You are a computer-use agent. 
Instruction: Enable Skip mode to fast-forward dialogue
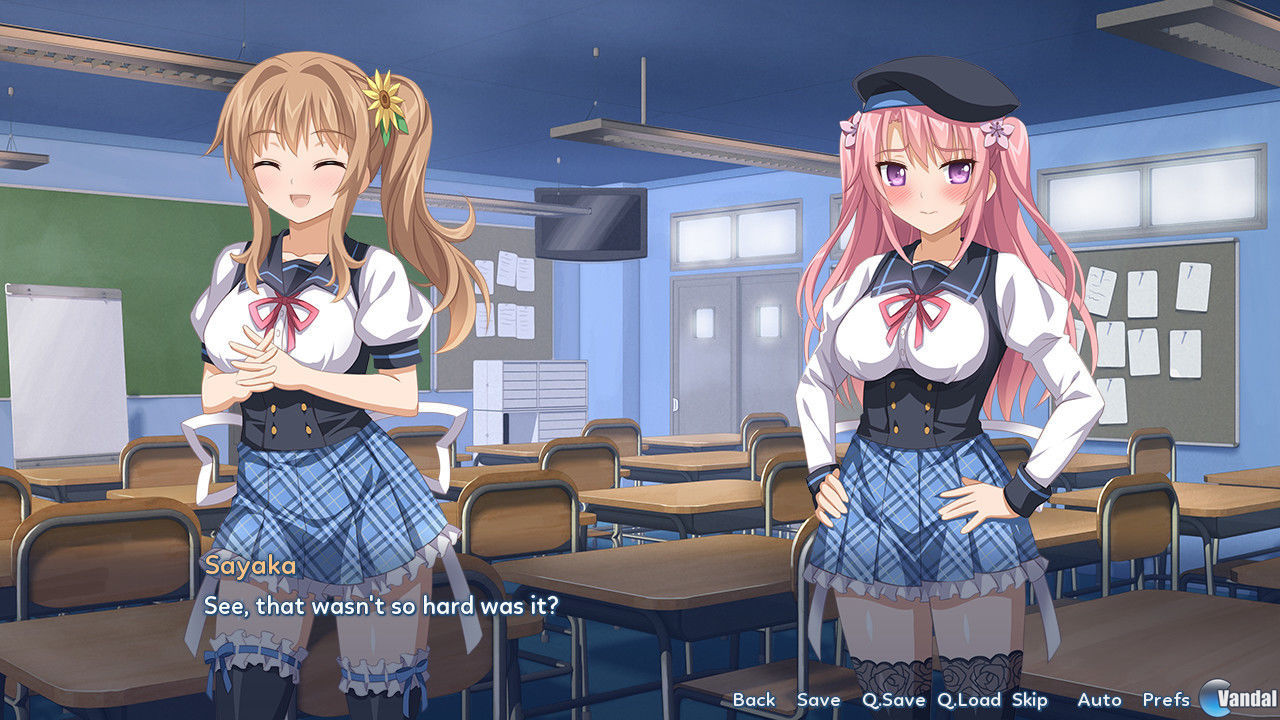pyautogui.click(x=1030, y=701)
